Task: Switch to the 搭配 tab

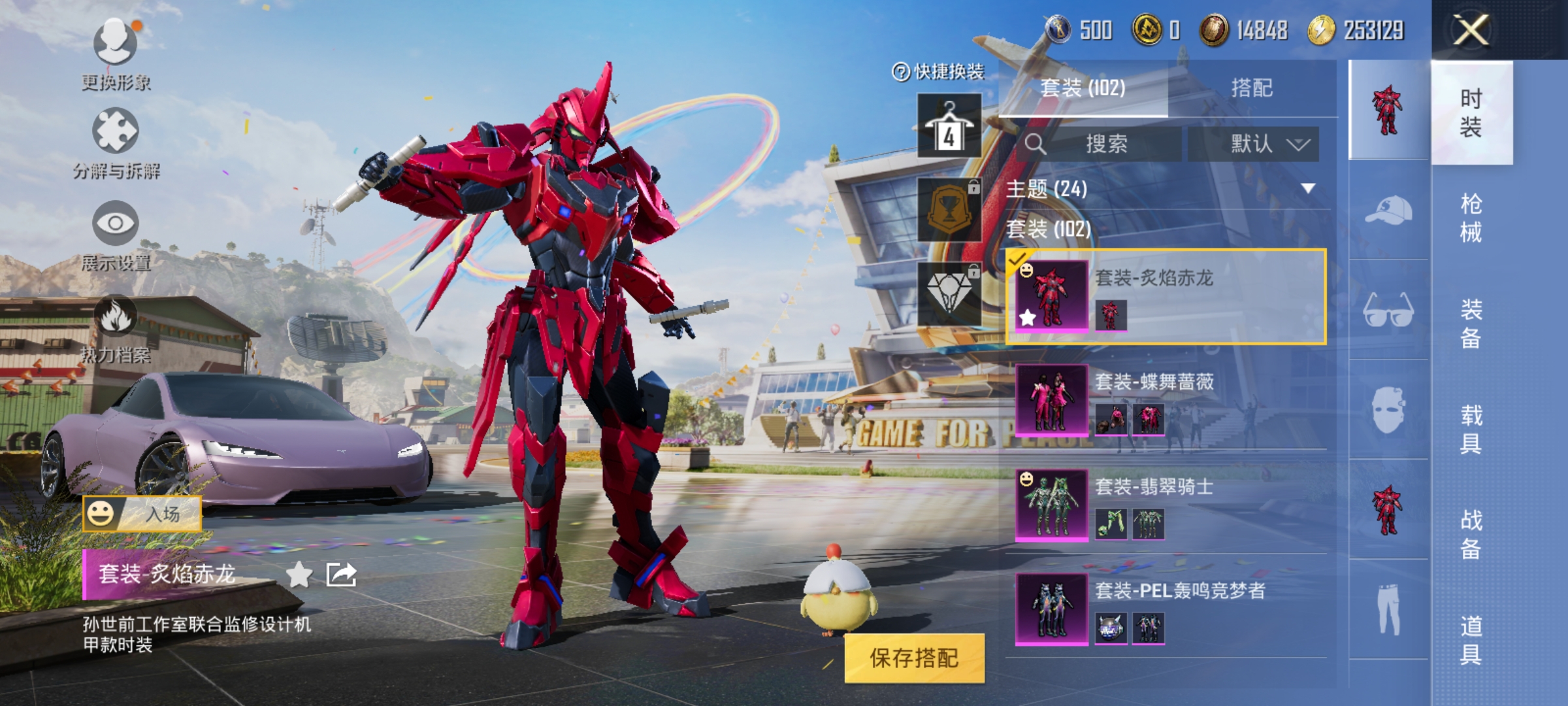Action: [1251, 88]
